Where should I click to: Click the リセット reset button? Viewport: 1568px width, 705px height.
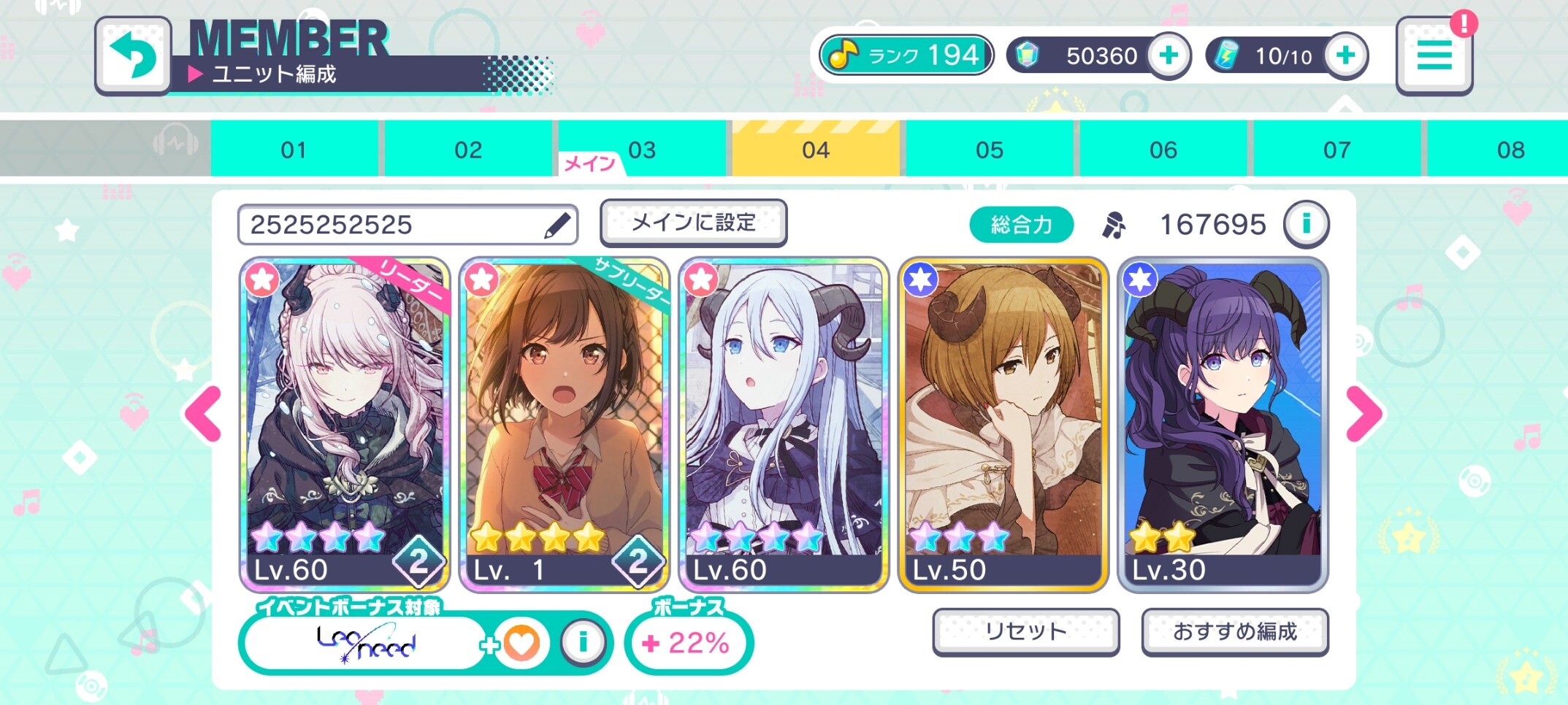tap(1025, 631)
